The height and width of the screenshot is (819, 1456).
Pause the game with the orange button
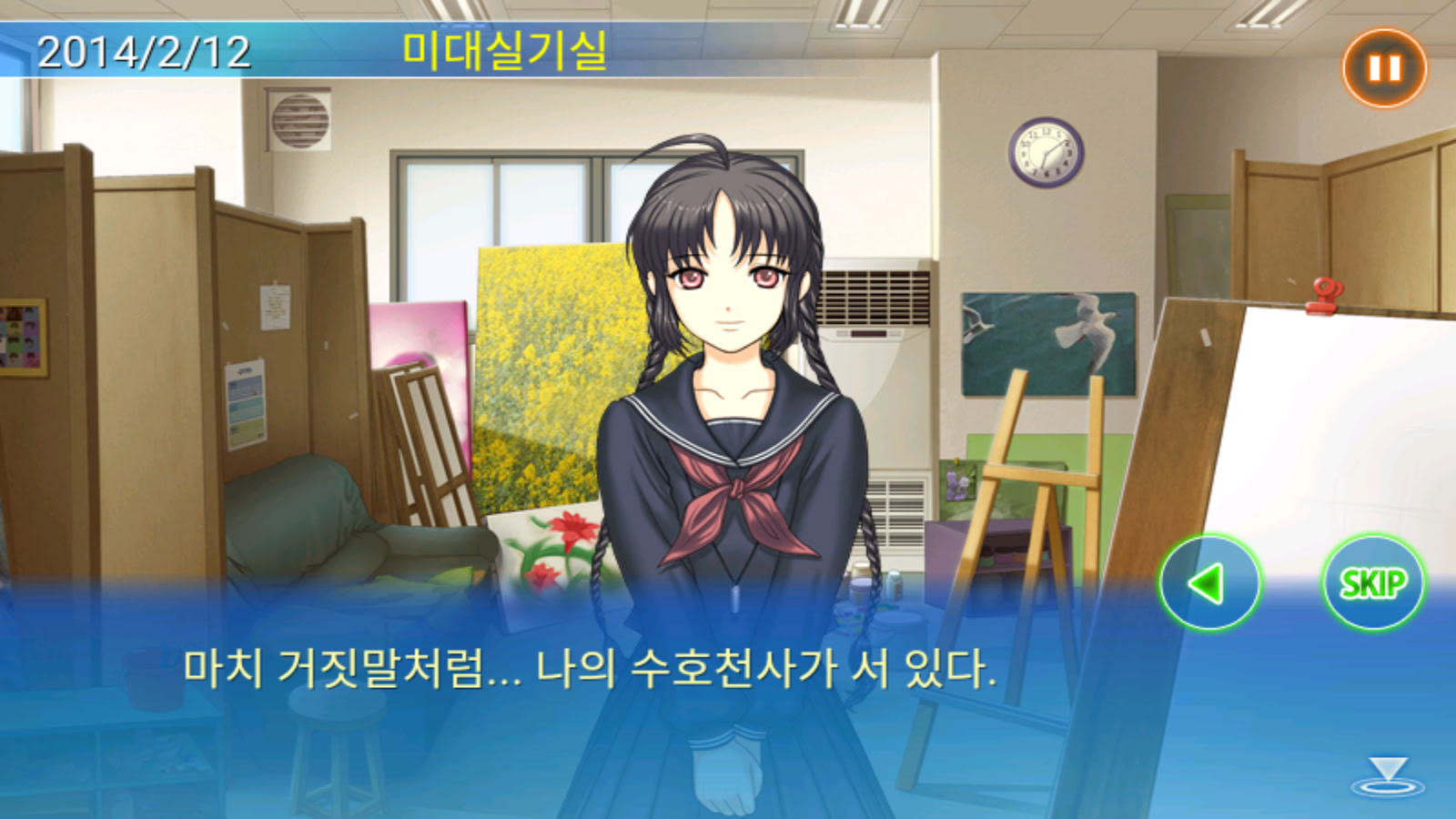point(1384,68)
